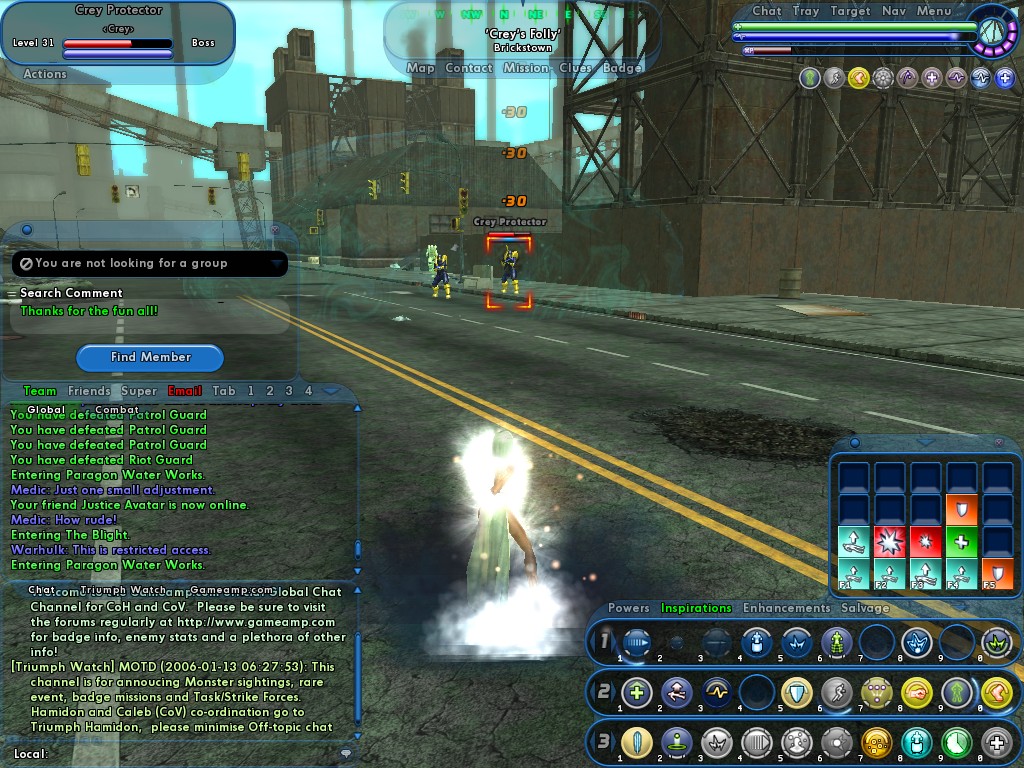Click the Nav option in top menu

click(894, 11)
